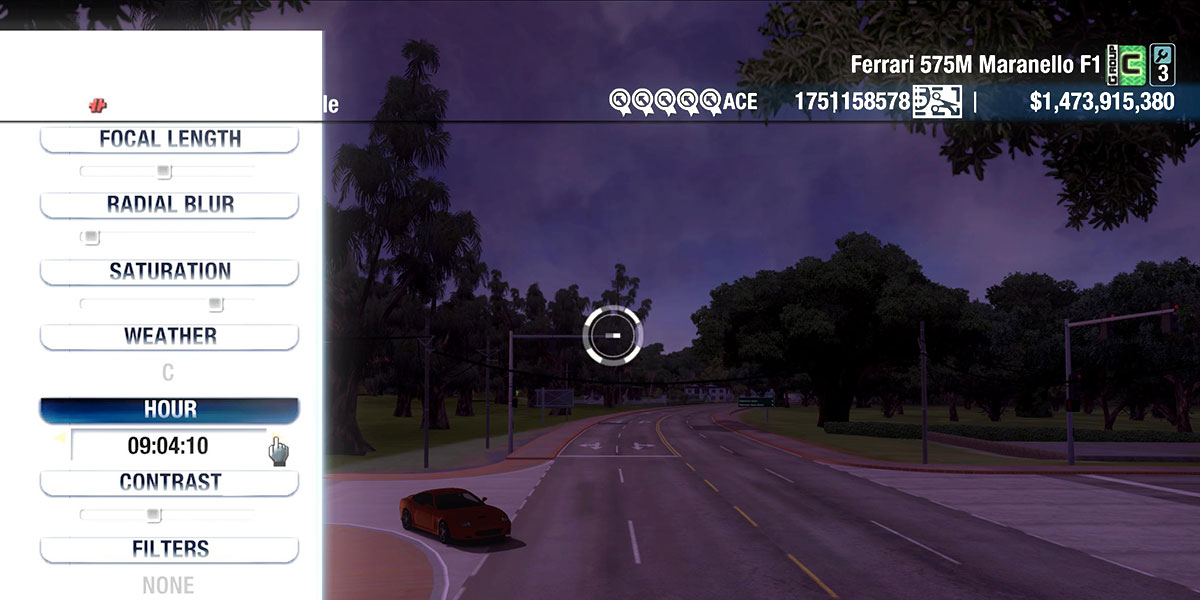Click the Radial Blur slider handle

click(91, 238)
